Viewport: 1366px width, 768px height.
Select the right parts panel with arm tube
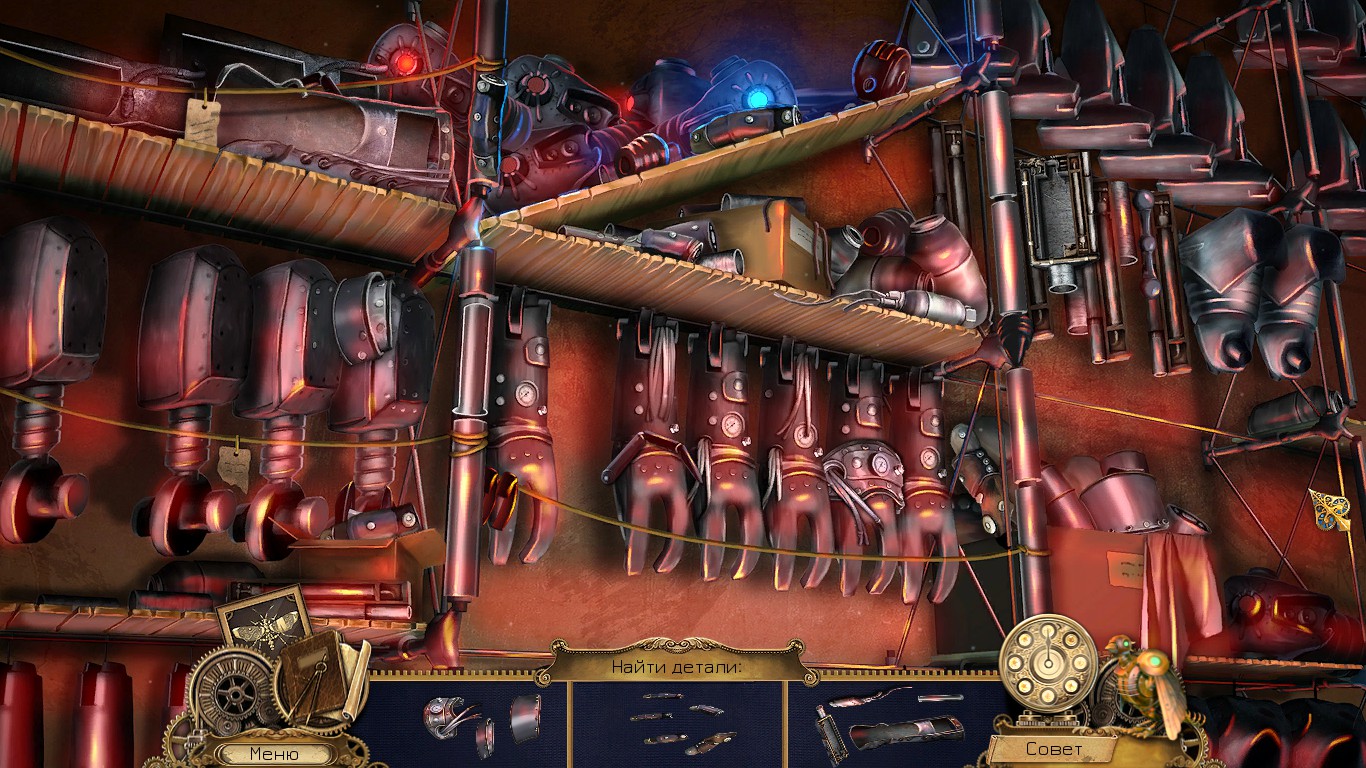coord(893,720)
